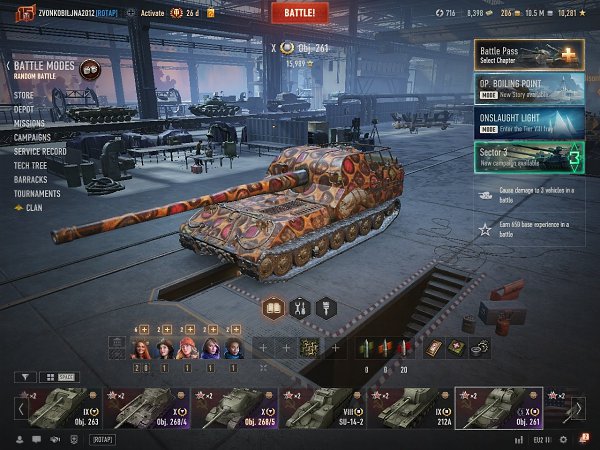
Task: Open the Op. Boiling Point banner
Action: point(530,88)
